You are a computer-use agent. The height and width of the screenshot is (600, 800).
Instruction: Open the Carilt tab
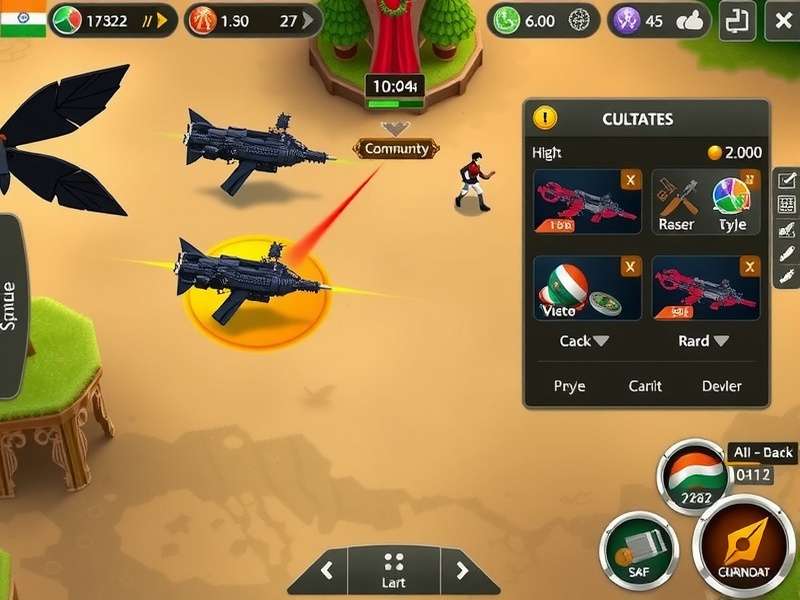pyautogui.click(x=645, y=386)
